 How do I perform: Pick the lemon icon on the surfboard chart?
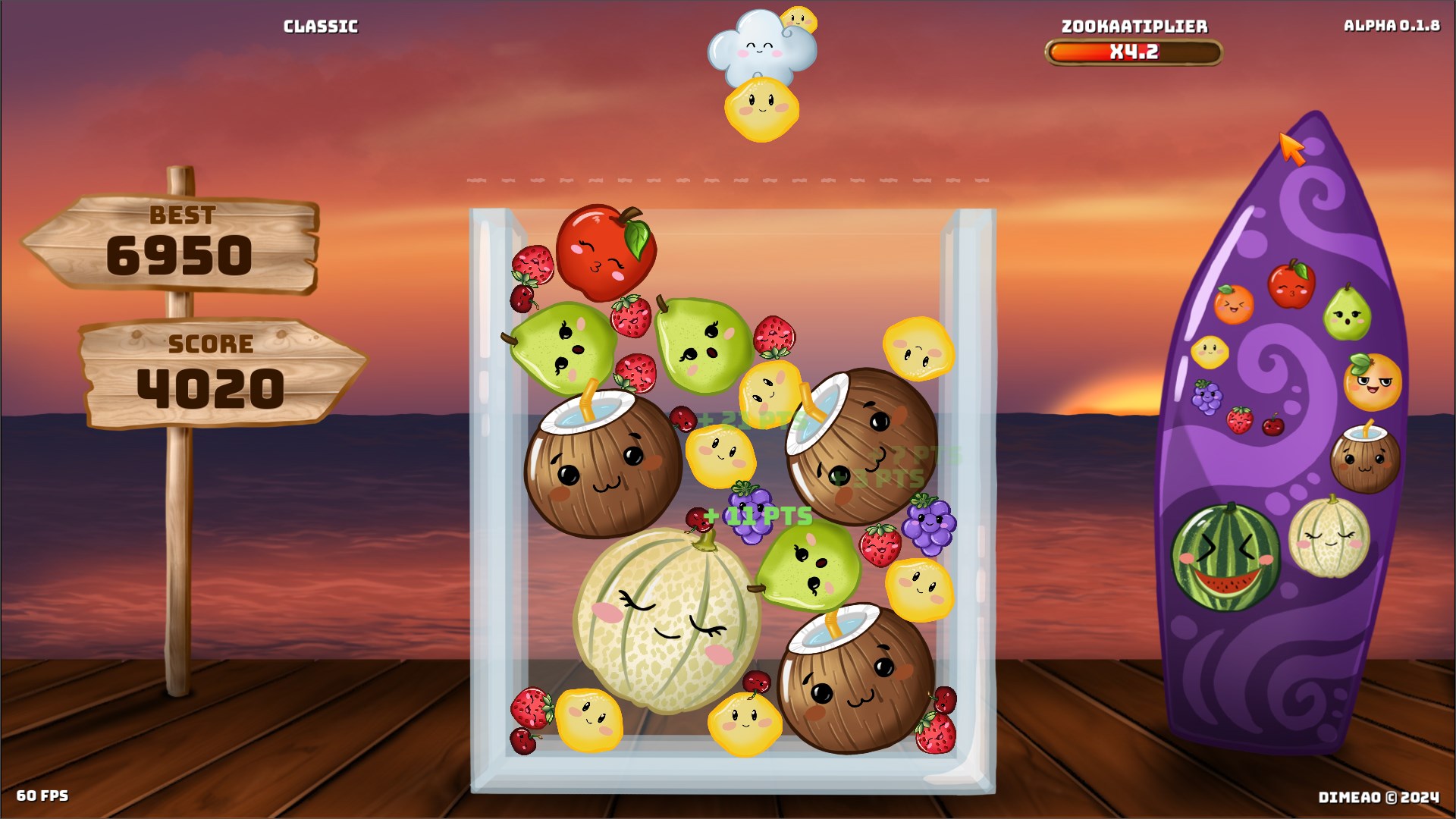click(x=1210, y=352)
